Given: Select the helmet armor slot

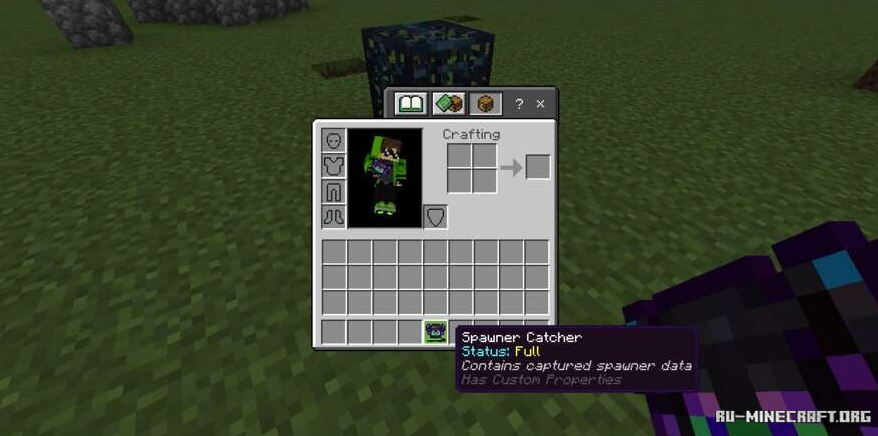Looking at the screenshot, I should click(x=333, y=140).
